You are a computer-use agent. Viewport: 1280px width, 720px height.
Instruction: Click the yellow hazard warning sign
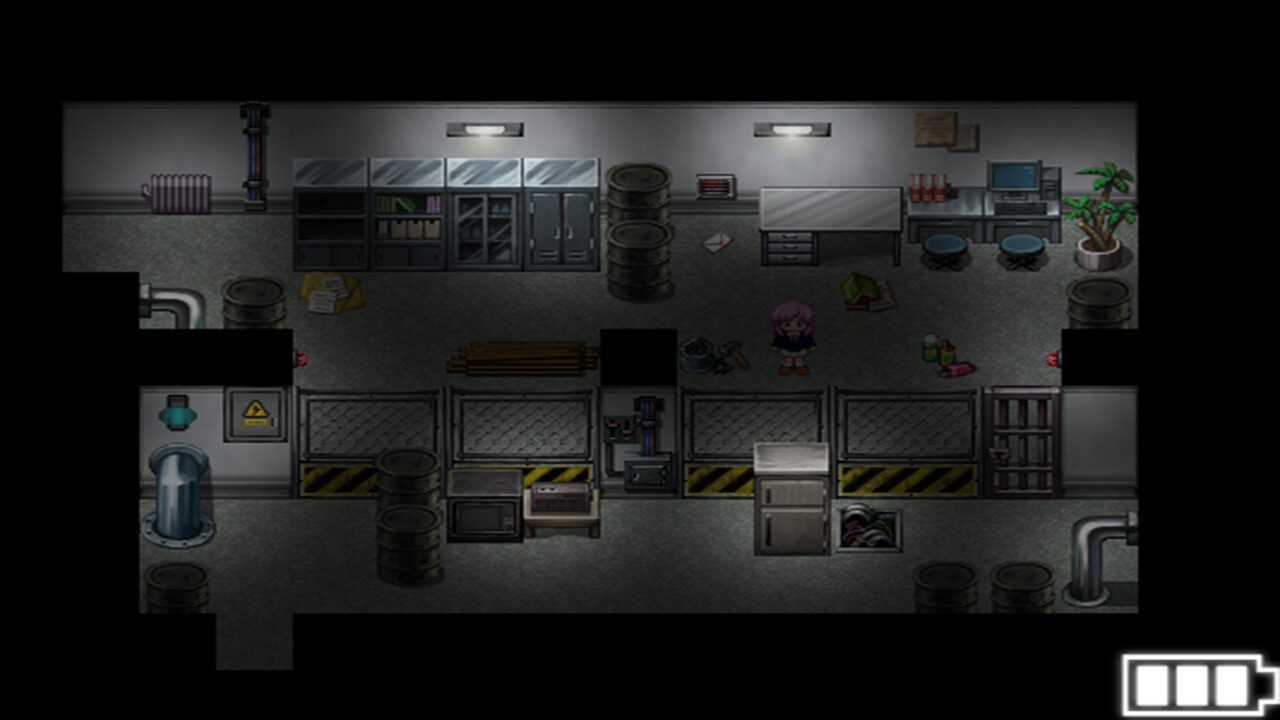point(255,410)
